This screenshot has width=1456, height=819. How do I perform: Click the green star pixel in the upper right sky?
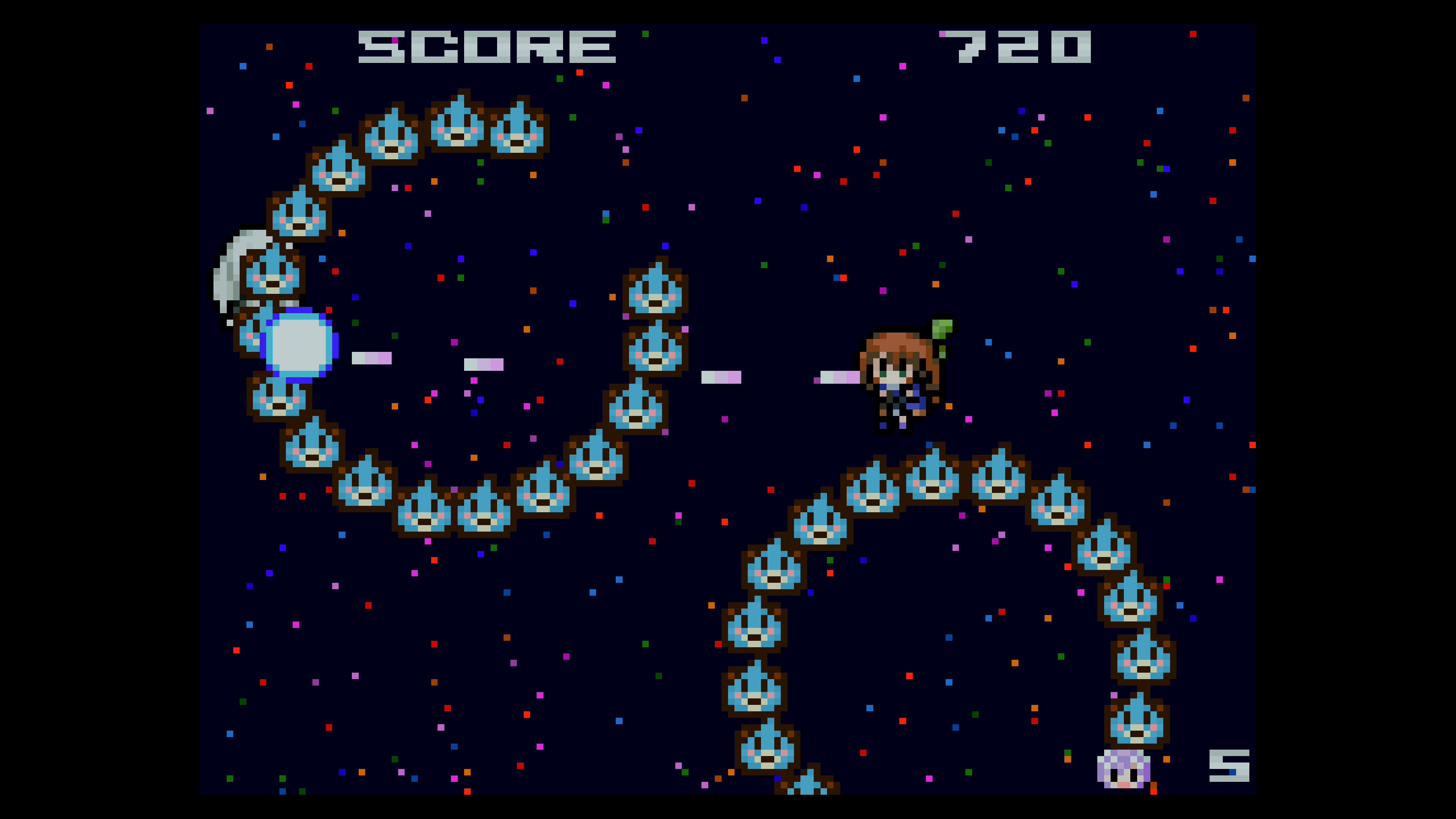pos(1048,144)
